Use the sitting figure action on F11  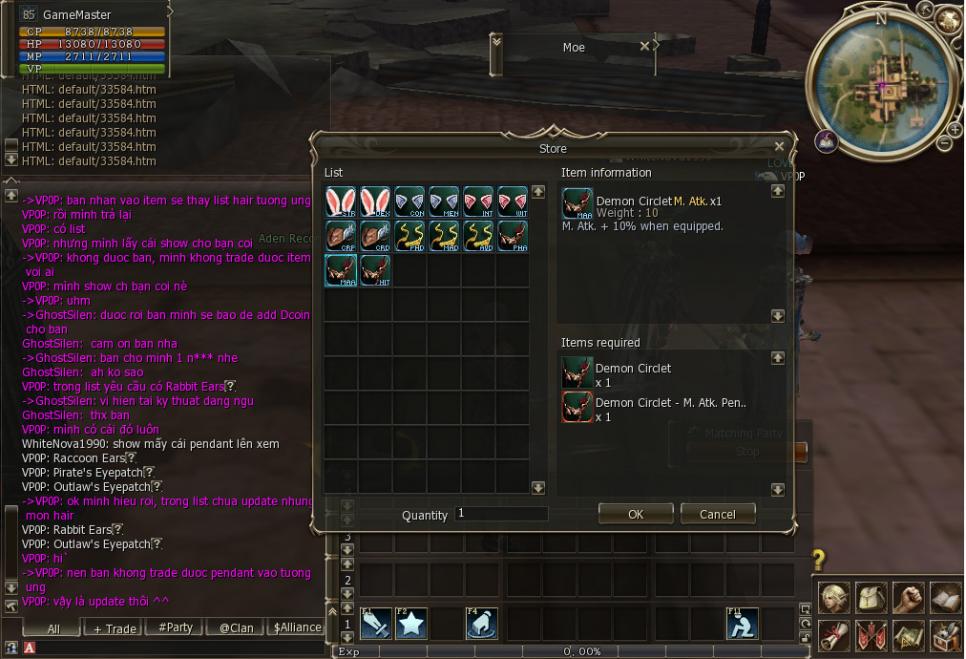point(741,623)
